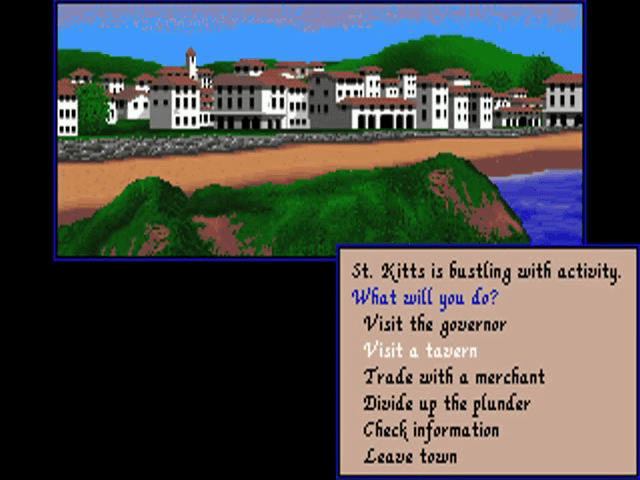Pick Trade with a merchant
The image size is (640, 480).
click(x=454, y=377)
